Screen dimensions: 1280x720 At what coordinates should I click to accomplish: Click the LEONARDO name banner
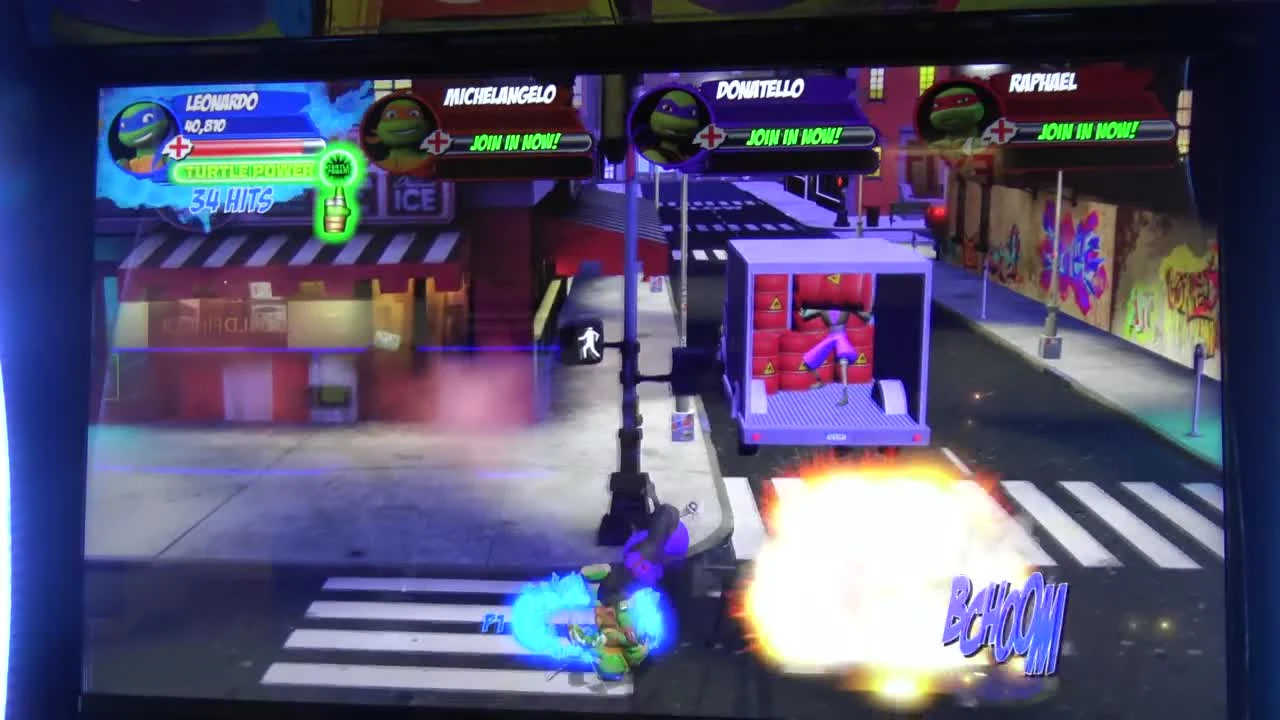click(x=222, y=100)
